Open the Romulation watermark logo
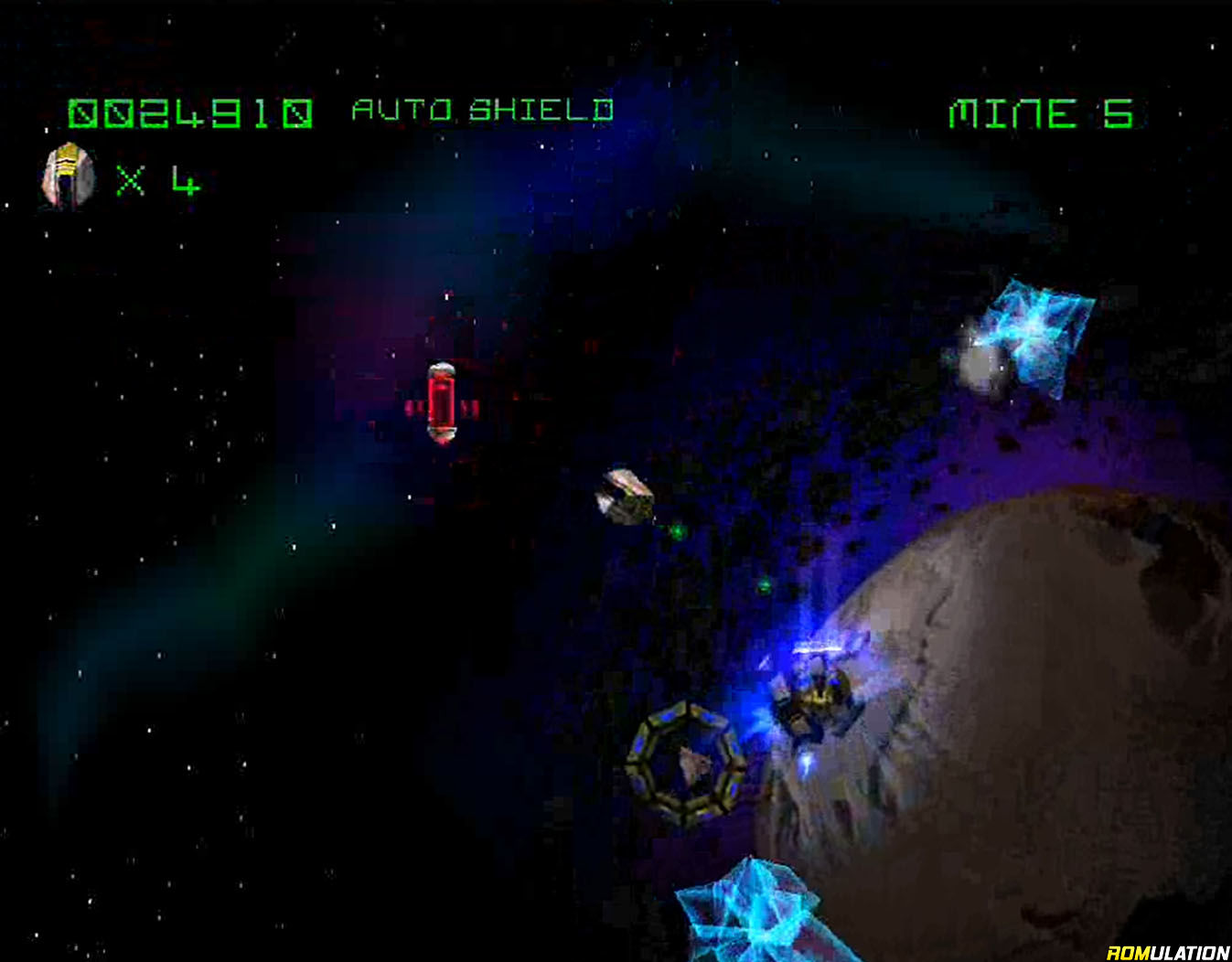Viewport: 1232px width, 962px height. click(x=1167, y=952)
